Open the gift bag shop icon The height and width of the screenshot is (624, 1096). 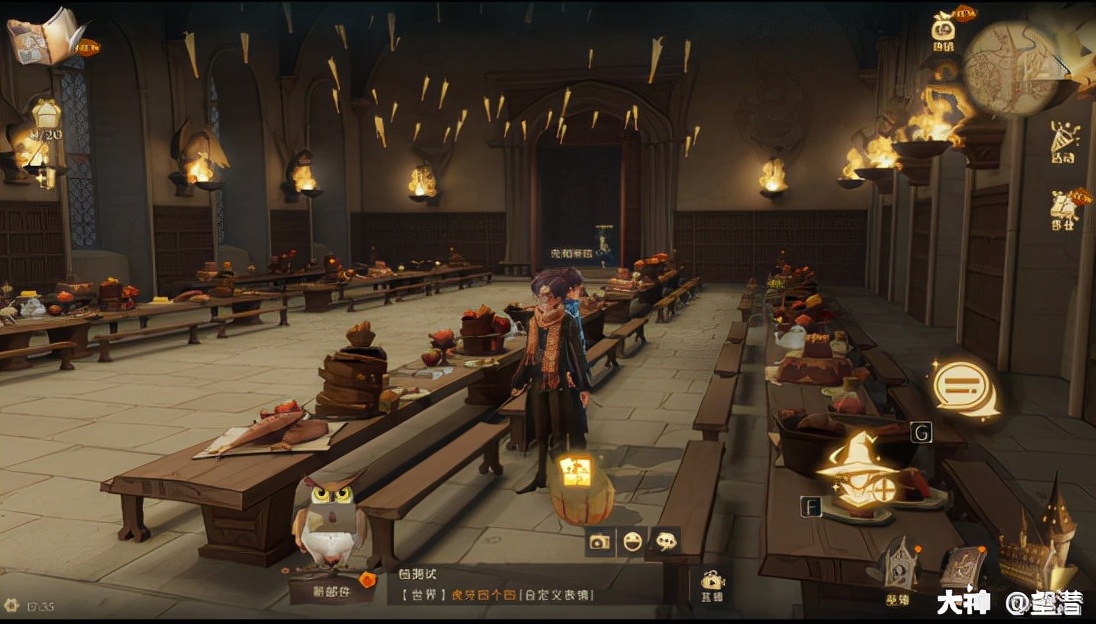pos(943,28)
